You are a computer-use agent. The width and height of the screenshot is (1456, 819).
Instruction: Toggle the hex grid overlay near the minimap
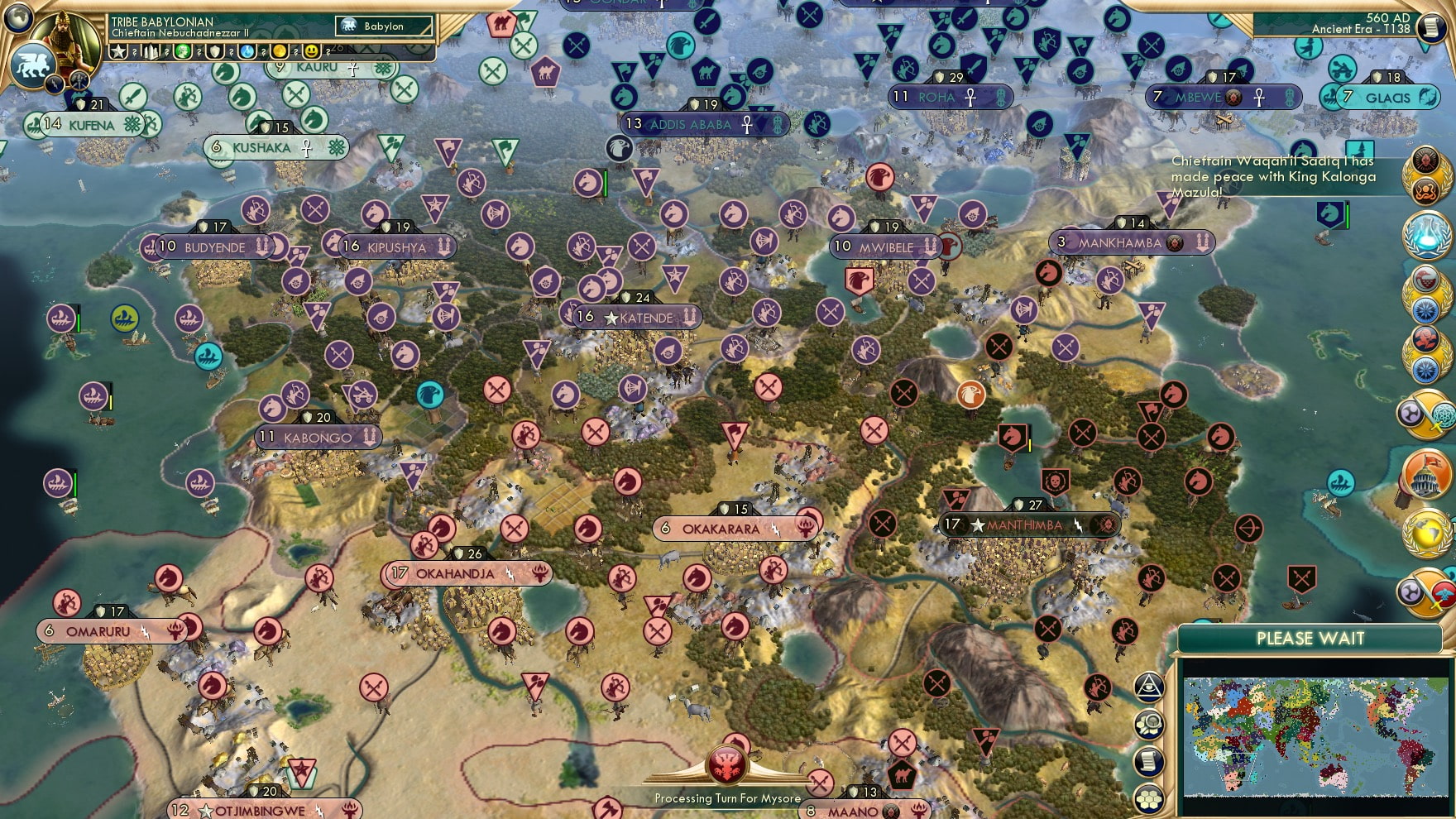click(x=1149, y=797)
